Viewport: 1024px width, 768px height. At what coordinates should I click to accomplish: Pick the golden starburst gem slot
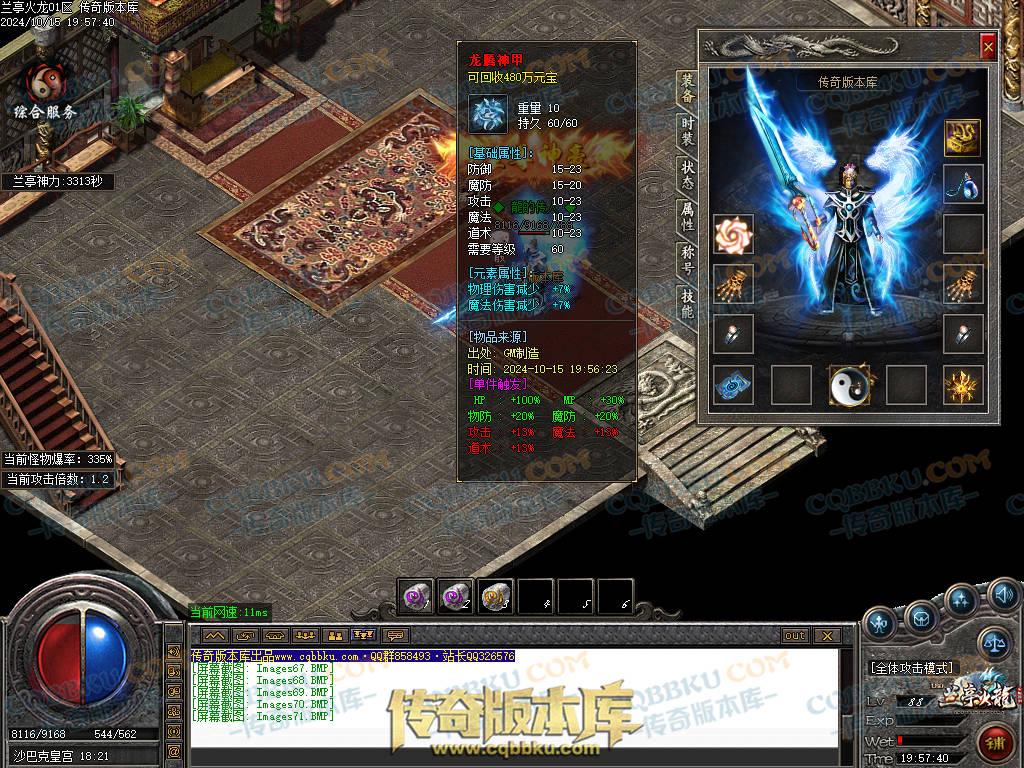pyautogui.click(x=963, y=385)
